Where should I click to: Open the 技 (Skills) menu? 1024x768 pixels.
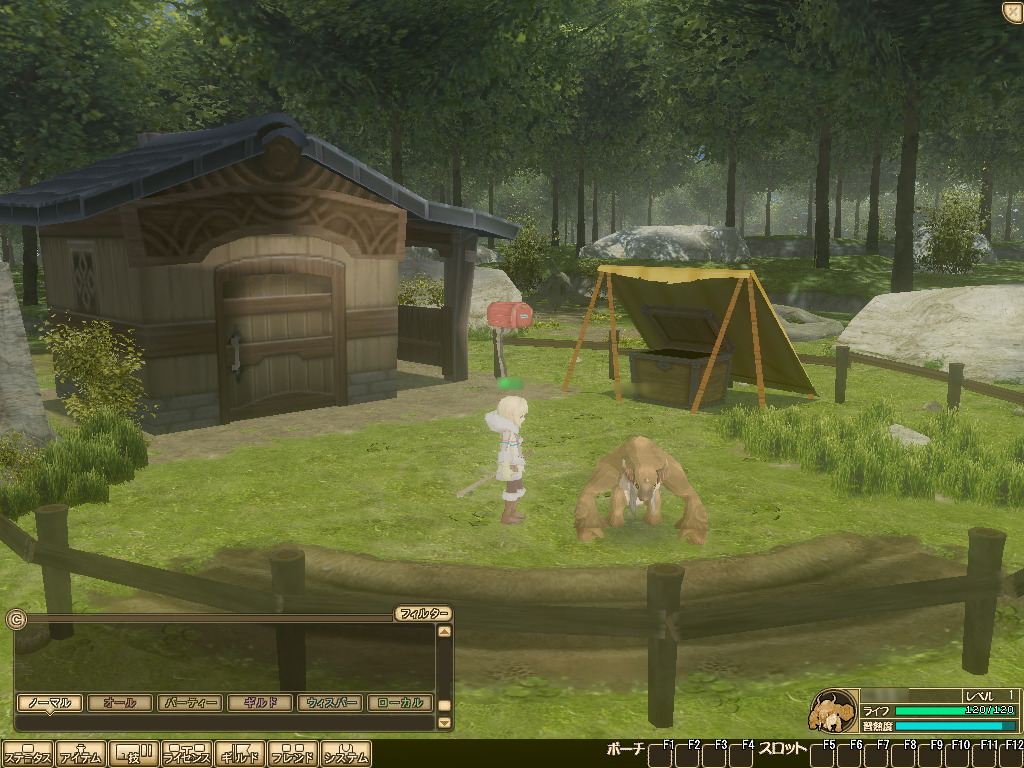point(133,754)
